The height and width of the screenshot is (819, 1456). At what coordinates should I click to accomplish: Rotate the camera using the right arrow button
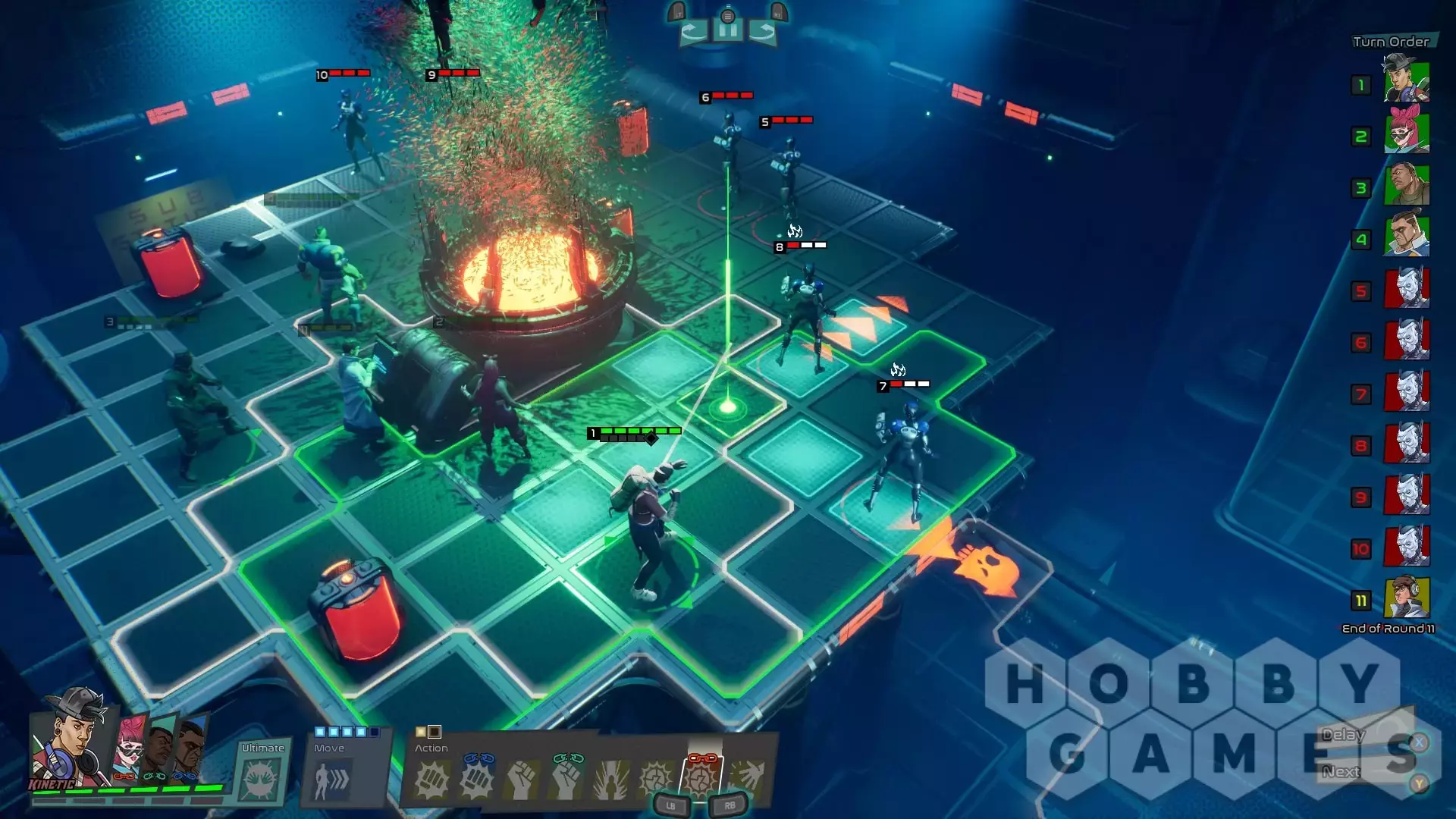tap(763, 32)
